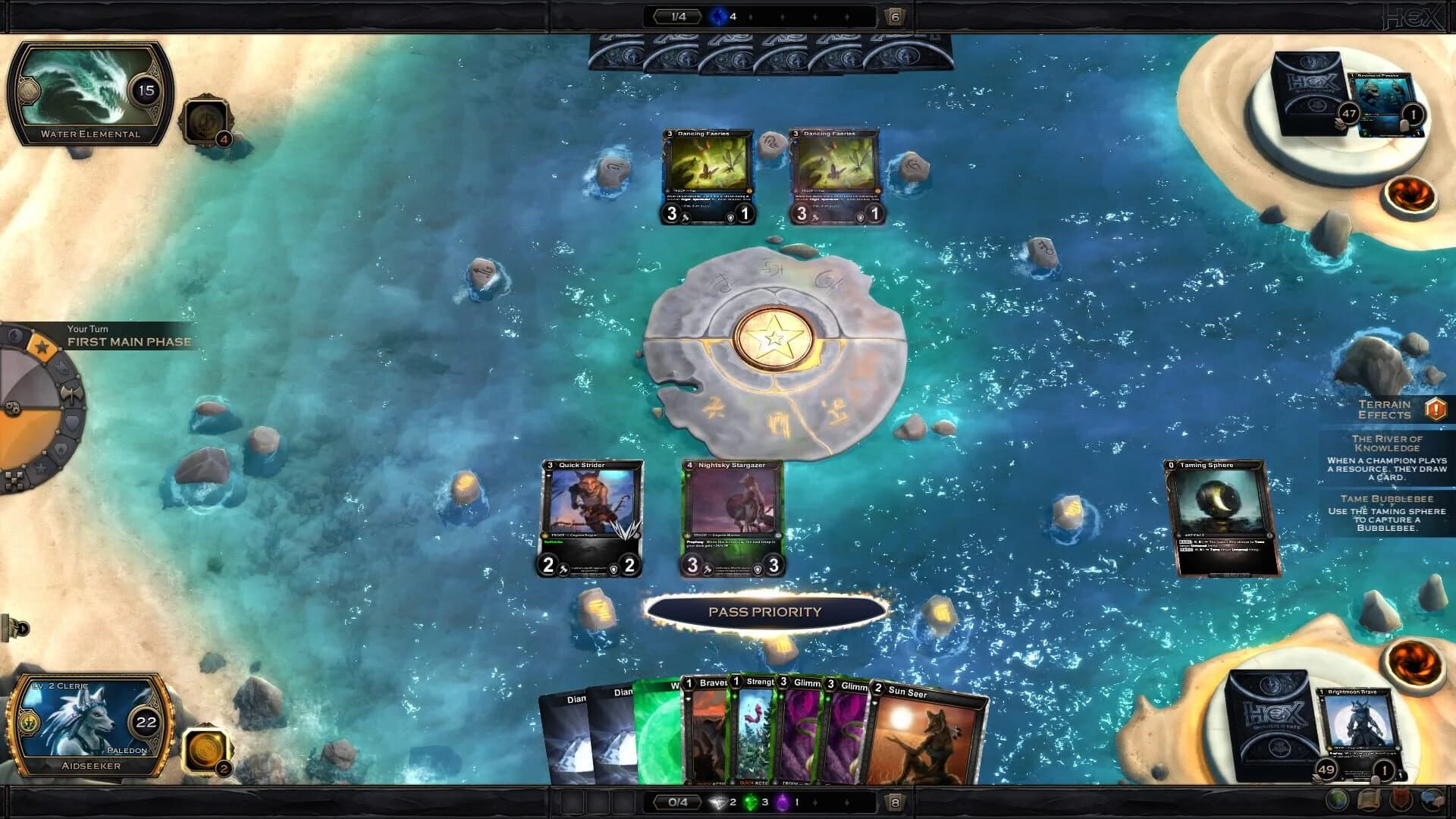Viewport: 1456px width, 819px height.
Task: Click the red crest icon in bottom-right corner
Action: 1401,800
